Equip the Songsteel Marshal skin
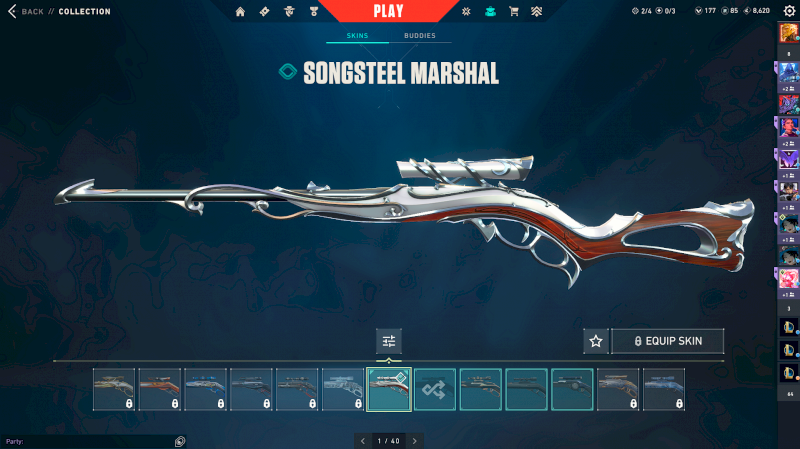 click(667, 341)
